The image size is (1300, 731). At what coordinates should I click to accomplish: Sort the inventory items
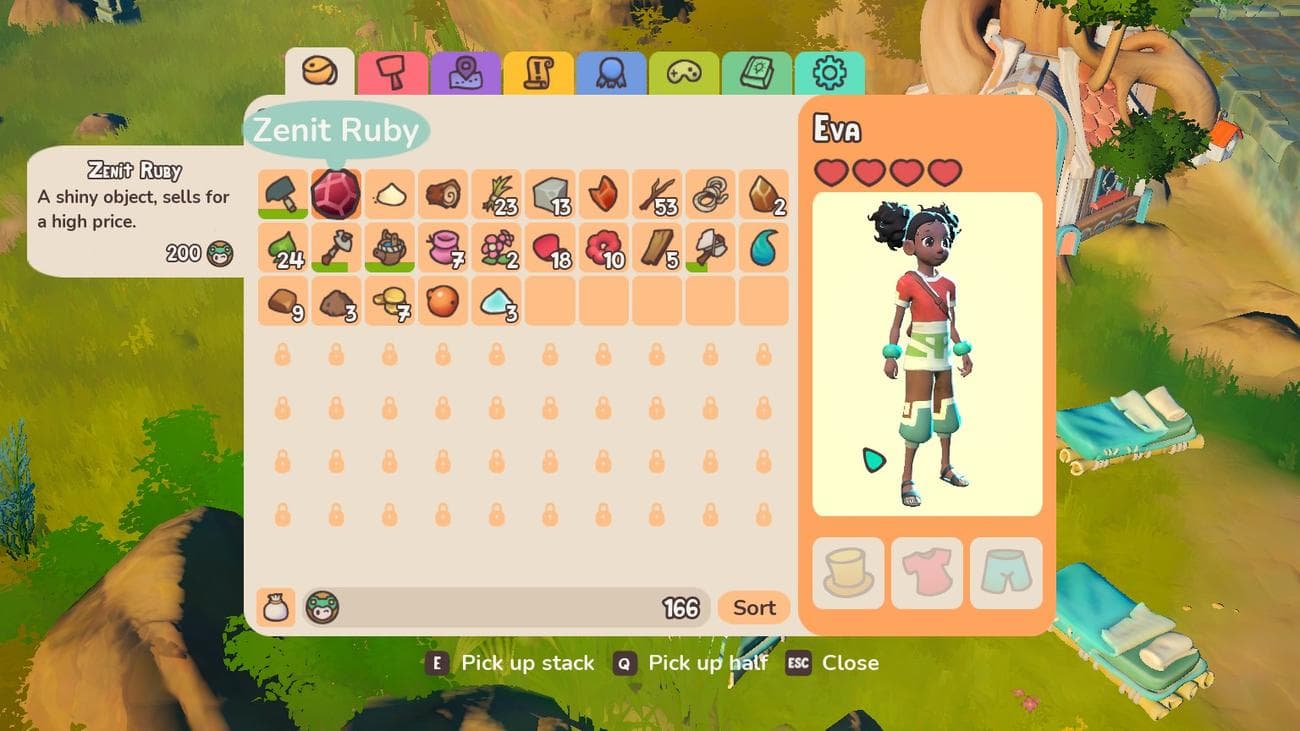point(754,608)
